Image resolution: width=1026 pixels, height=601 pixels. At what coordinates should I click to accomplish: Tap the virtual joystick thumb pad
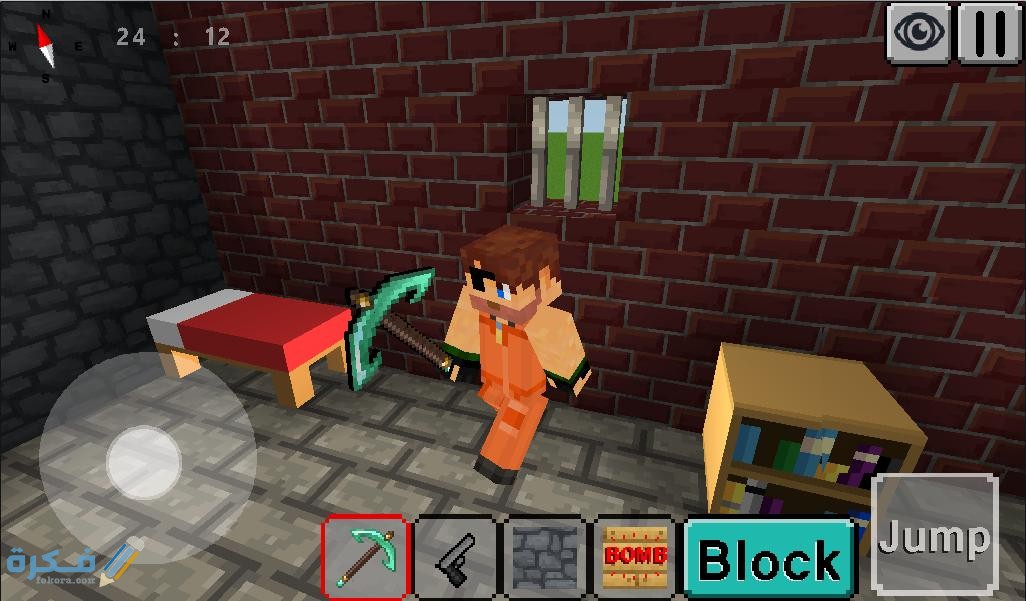tap(144, 462)
